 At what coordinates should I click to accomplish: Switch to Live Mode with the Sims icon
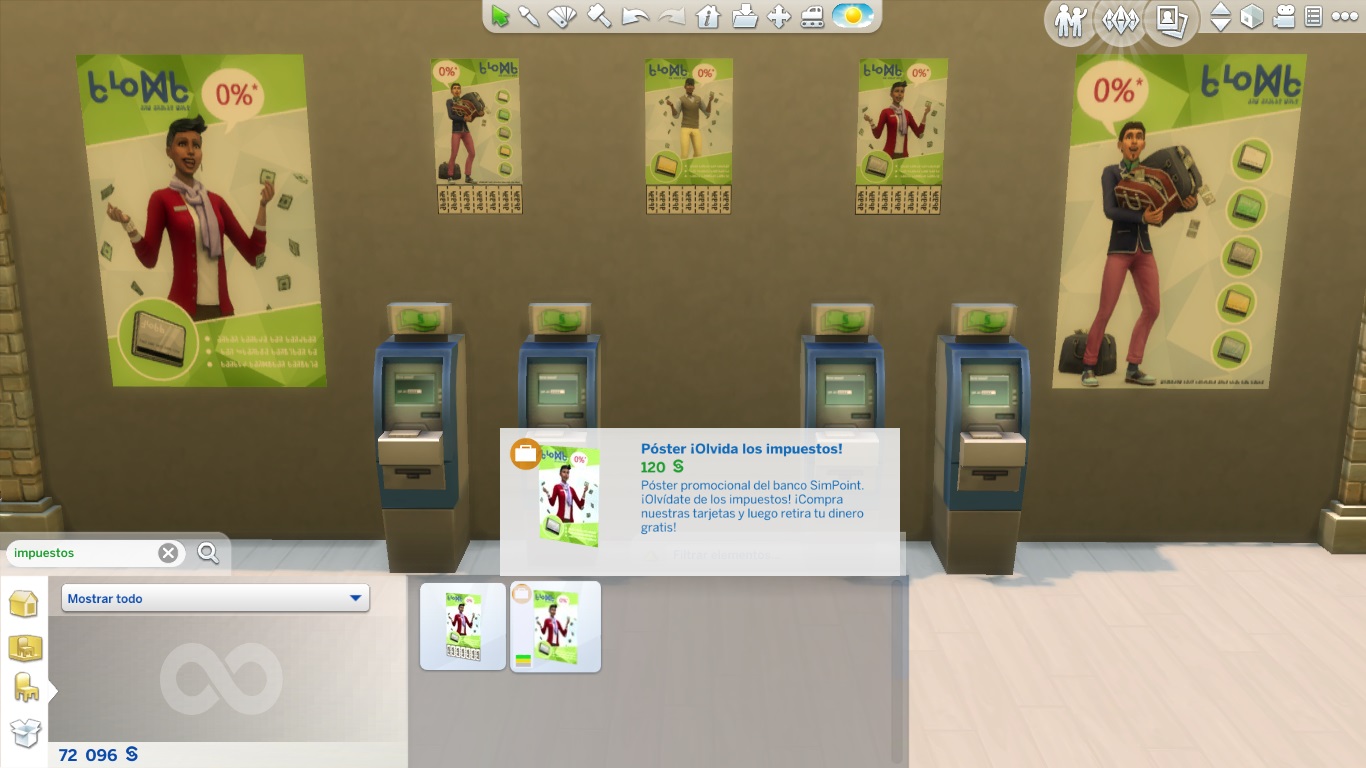[1068, 20]
